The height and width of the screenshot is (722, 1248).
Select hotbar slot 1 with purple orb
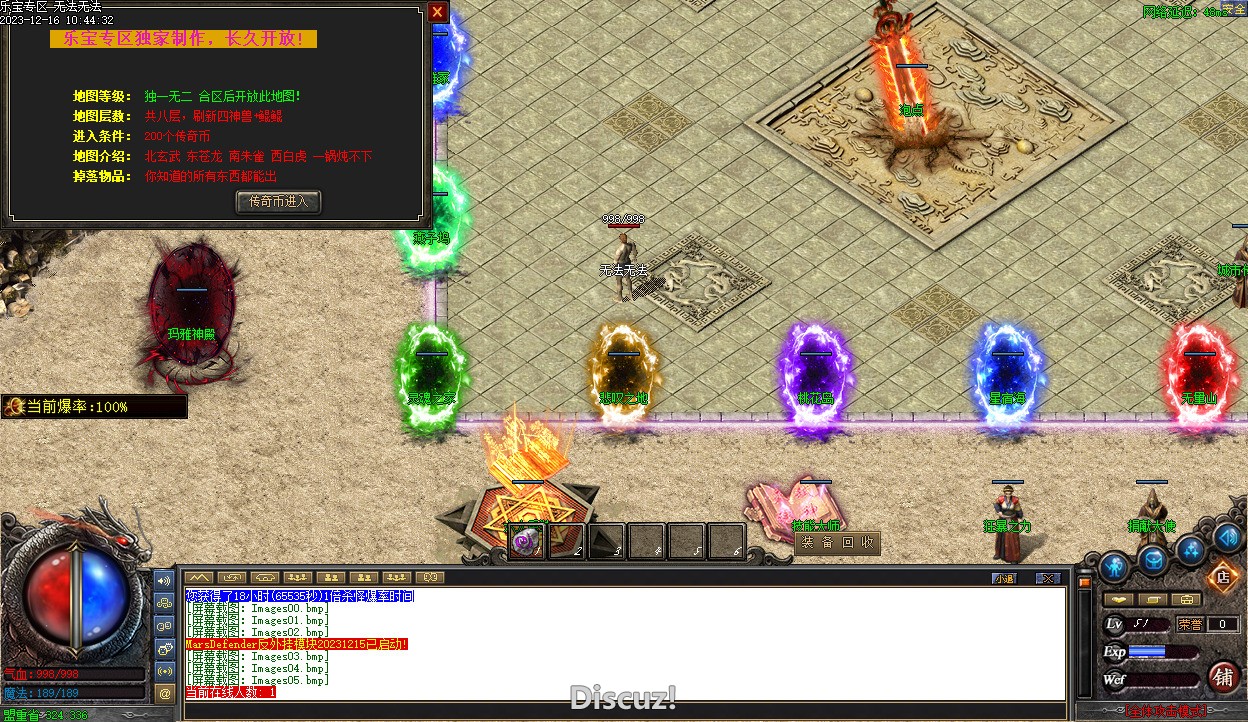pyautogui.click(x=527, y=542)
